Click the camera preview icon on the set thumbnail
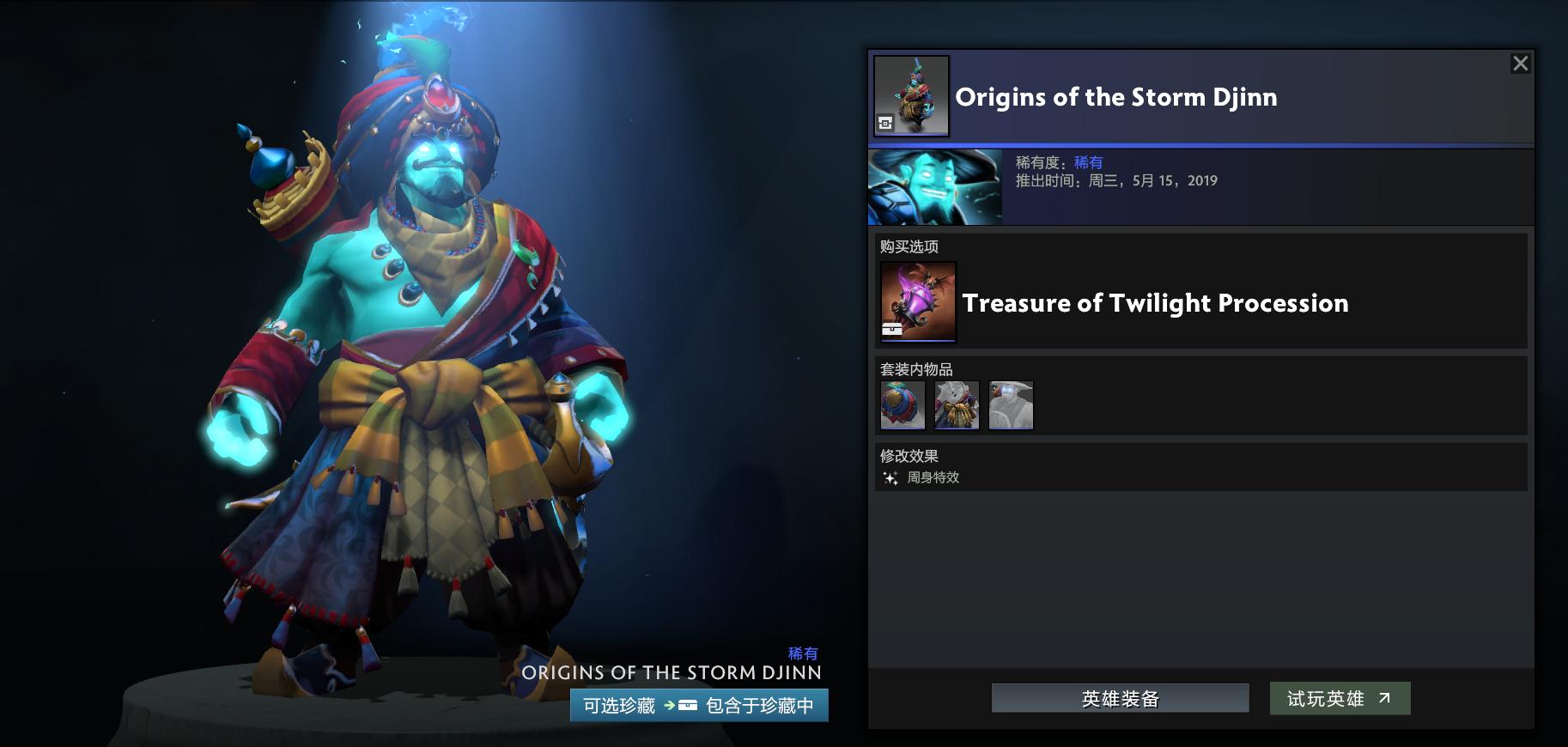This screenshot has width=1568, height=747. click(x=885, y=121)
